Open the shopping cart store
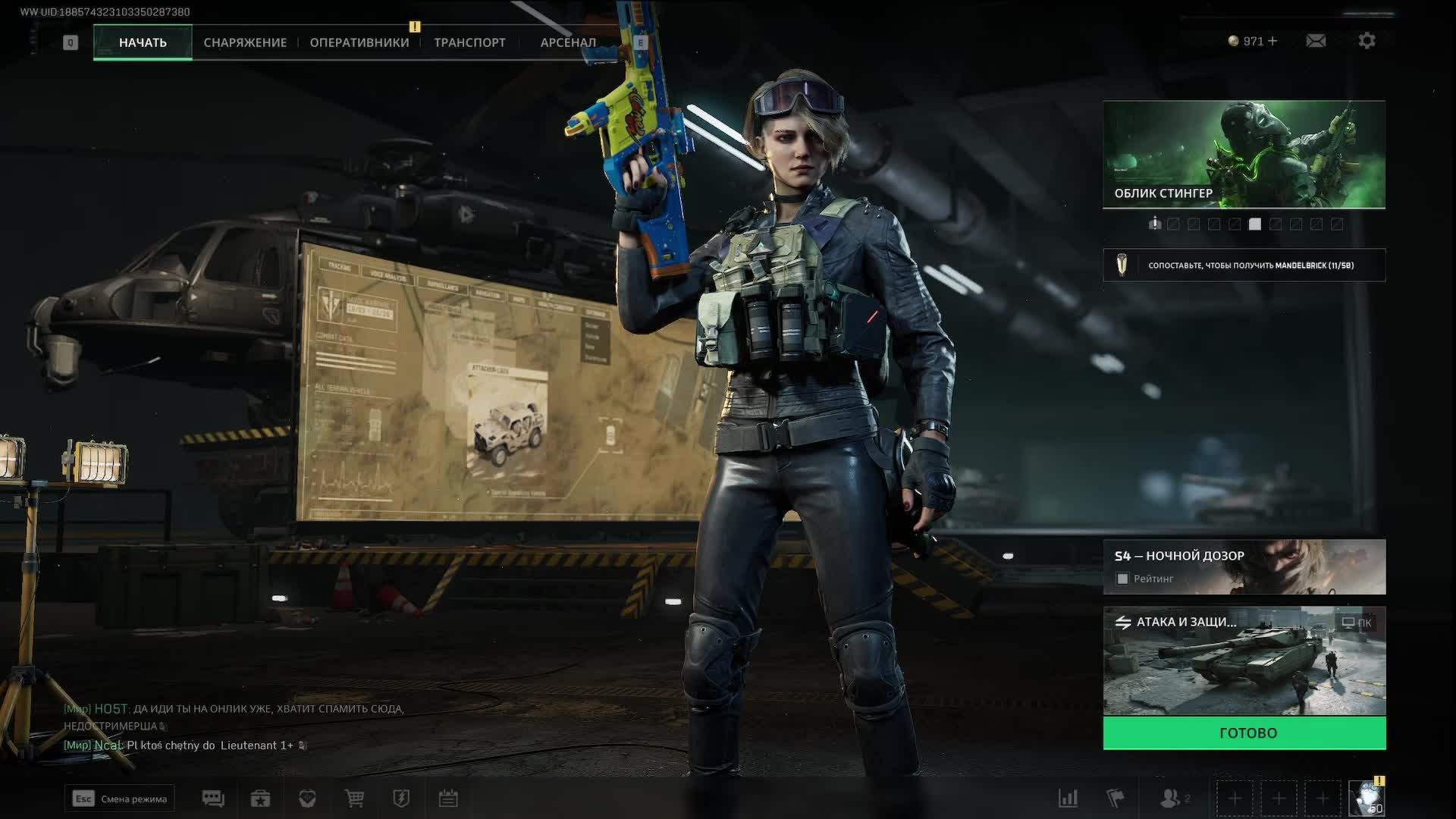 pyautogui.click(x=354, y=799)
